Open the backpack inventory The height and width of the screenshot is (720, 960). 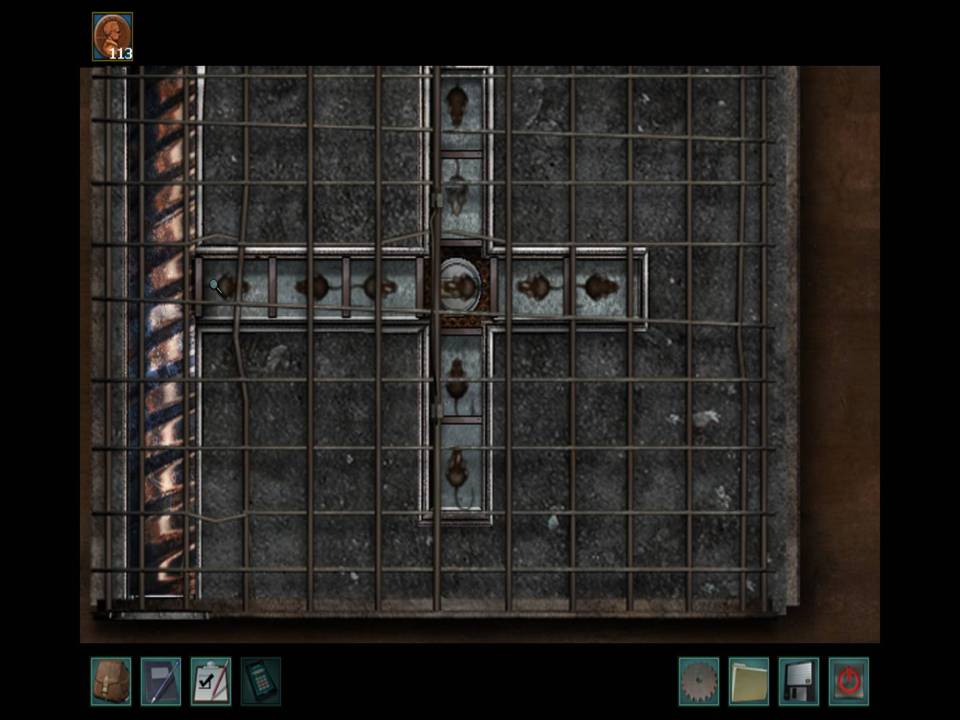click(x=110, y=681)
